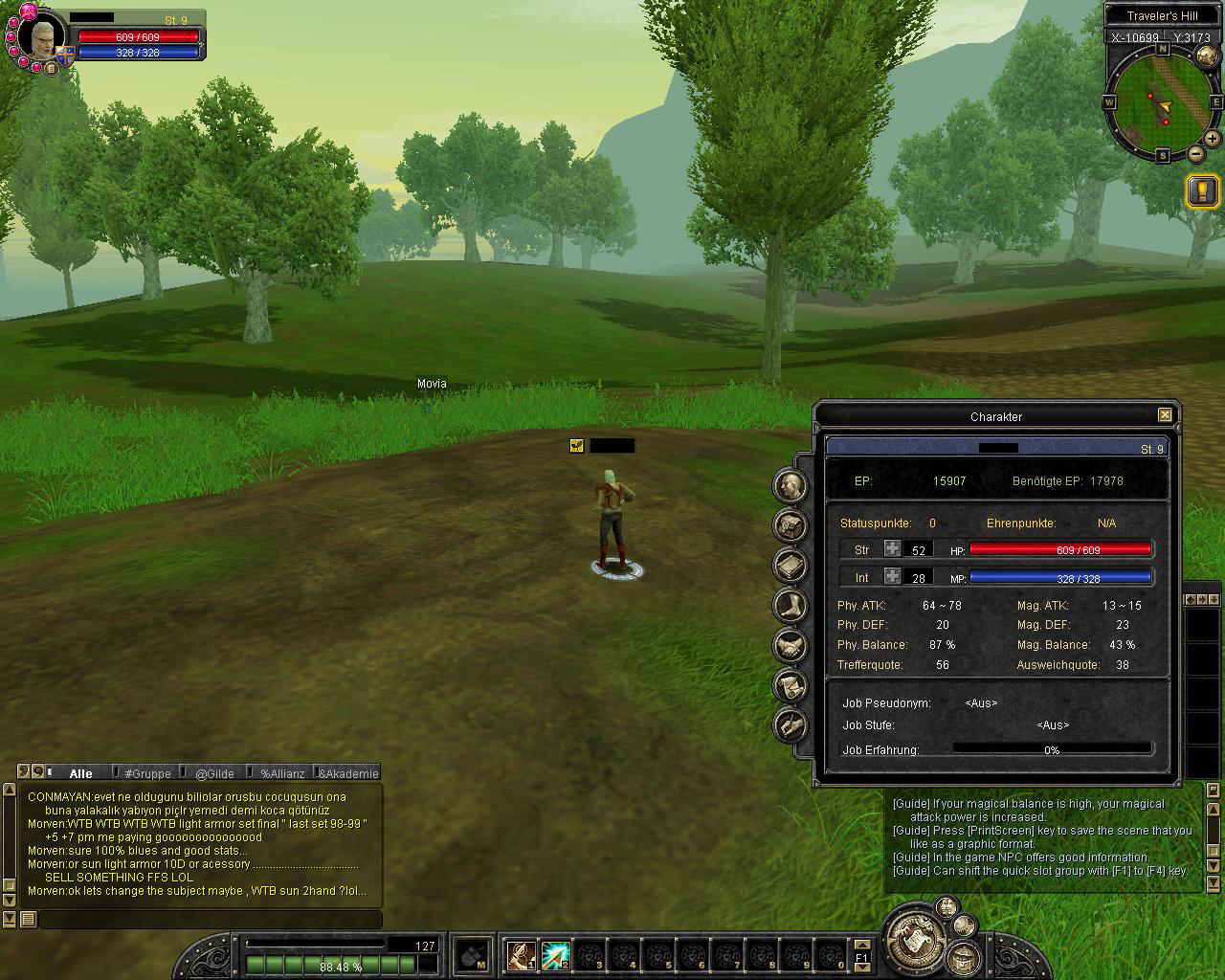Open the handshake side tab

point(790,646)
